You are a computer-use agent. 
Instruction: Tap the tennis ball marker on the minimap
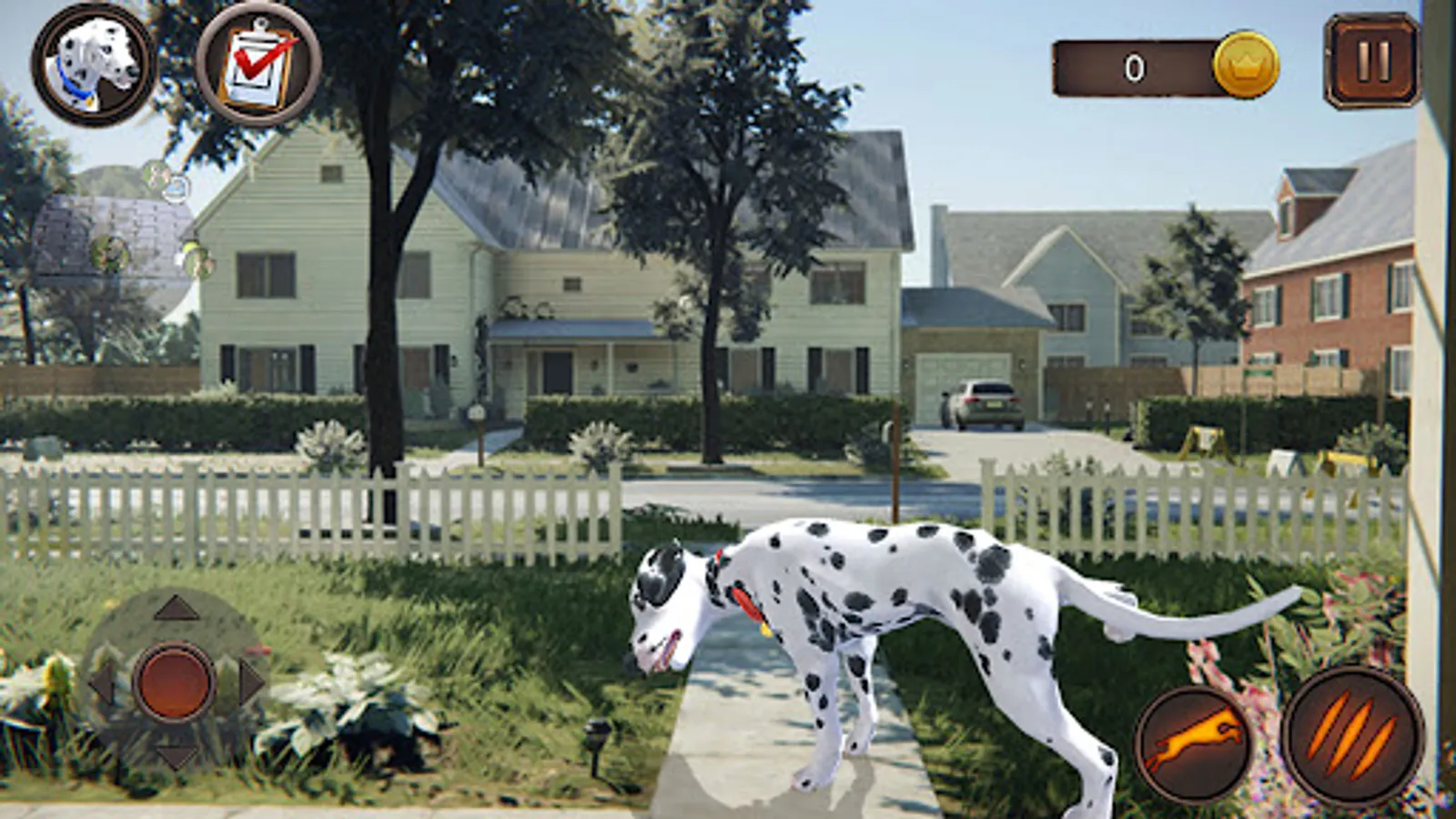(191, 247)
